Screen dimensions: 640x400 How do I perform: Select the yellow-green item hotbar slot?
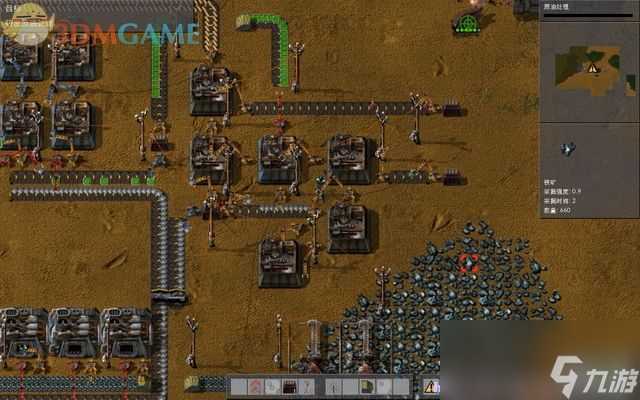pos(367,386)
